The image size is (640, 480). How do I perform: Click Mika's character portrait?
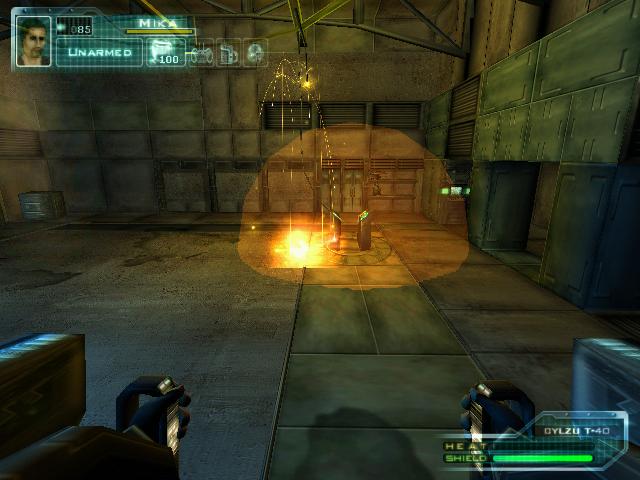[x=34, y=40]
